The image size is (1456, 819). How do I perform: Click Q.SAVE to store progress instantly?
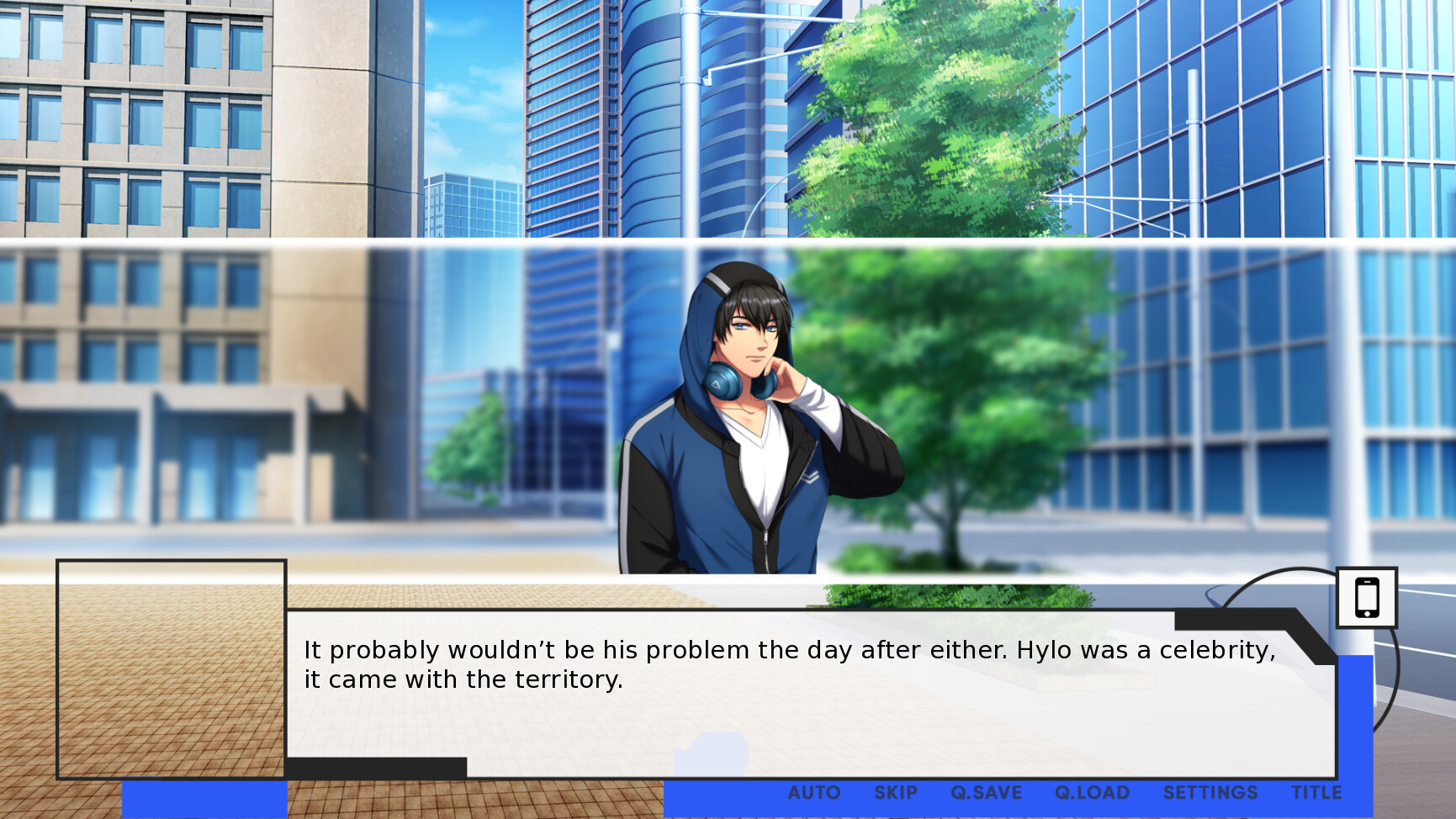[987, 792]
